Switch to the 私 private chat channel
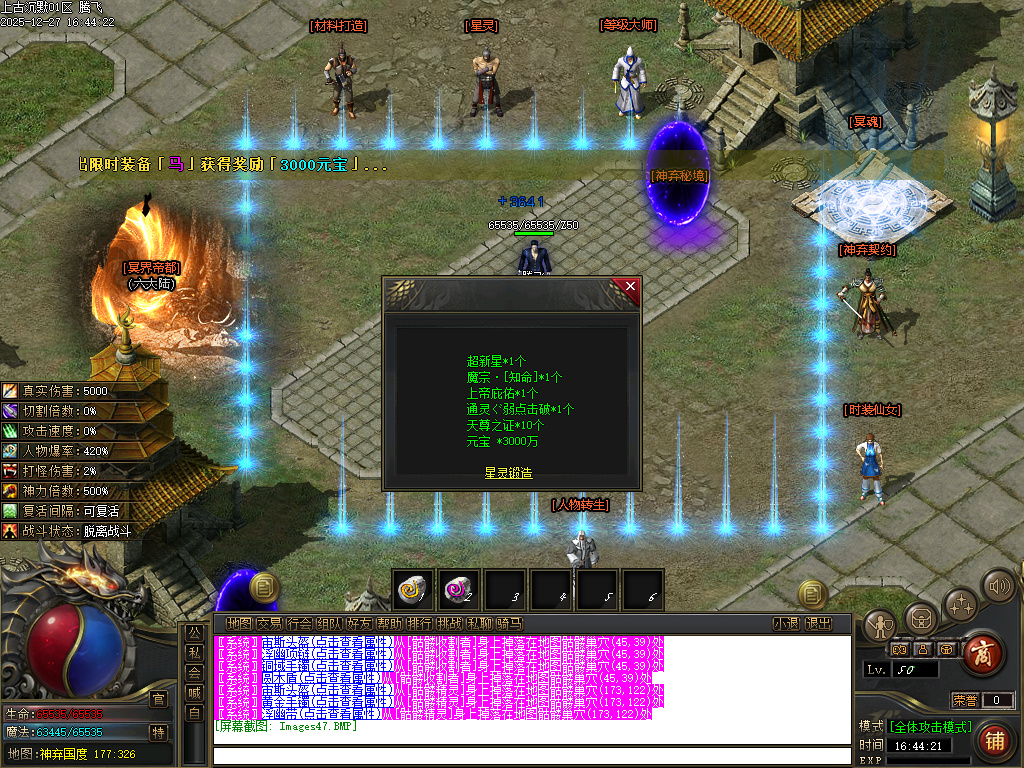The height and width of the screenshot is (768, 1024). [x=194, y=651]
